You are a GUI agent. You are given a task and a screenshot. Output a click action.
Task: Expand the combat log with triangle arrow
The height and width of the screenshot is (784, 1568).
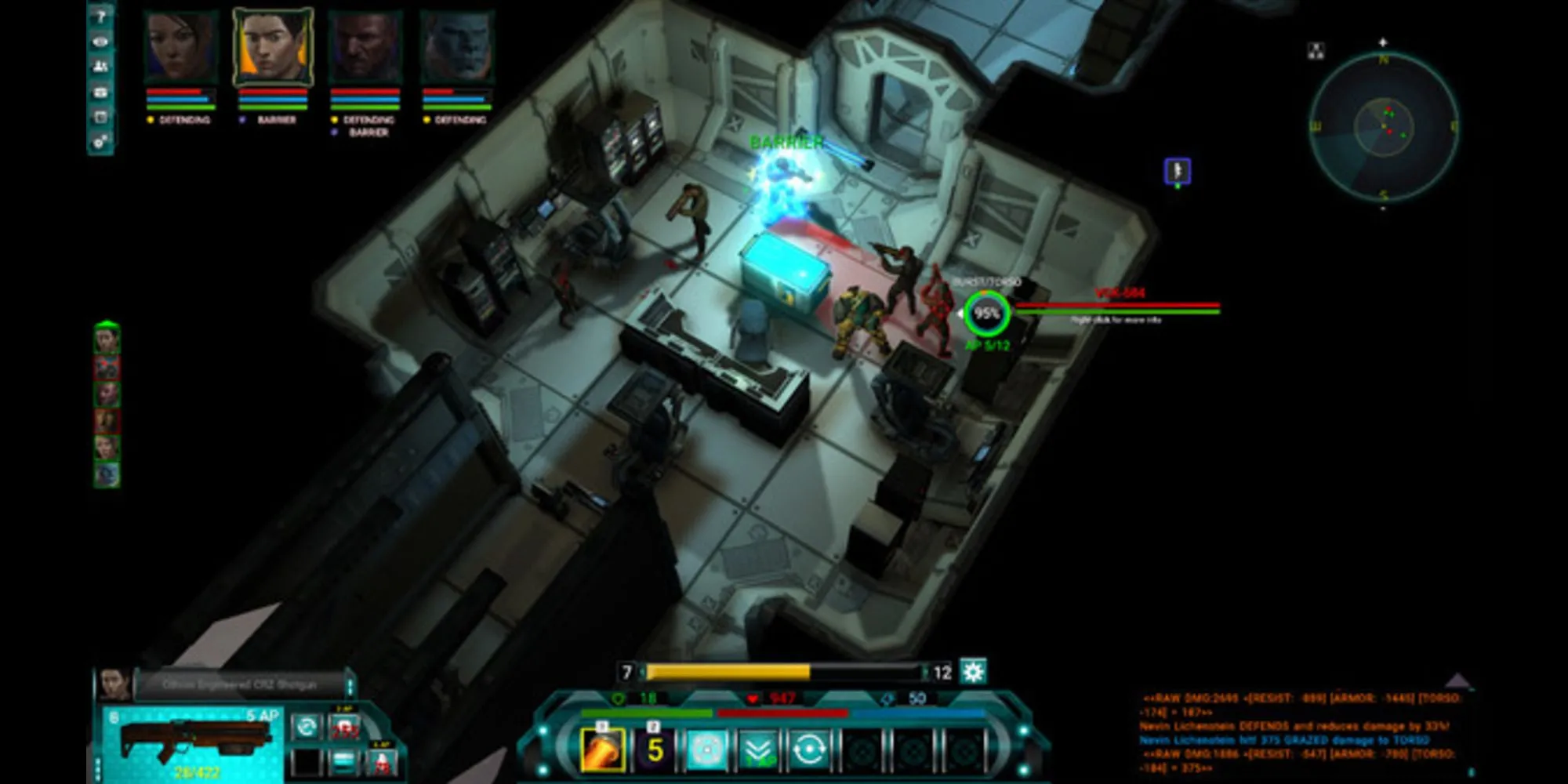1457,680
